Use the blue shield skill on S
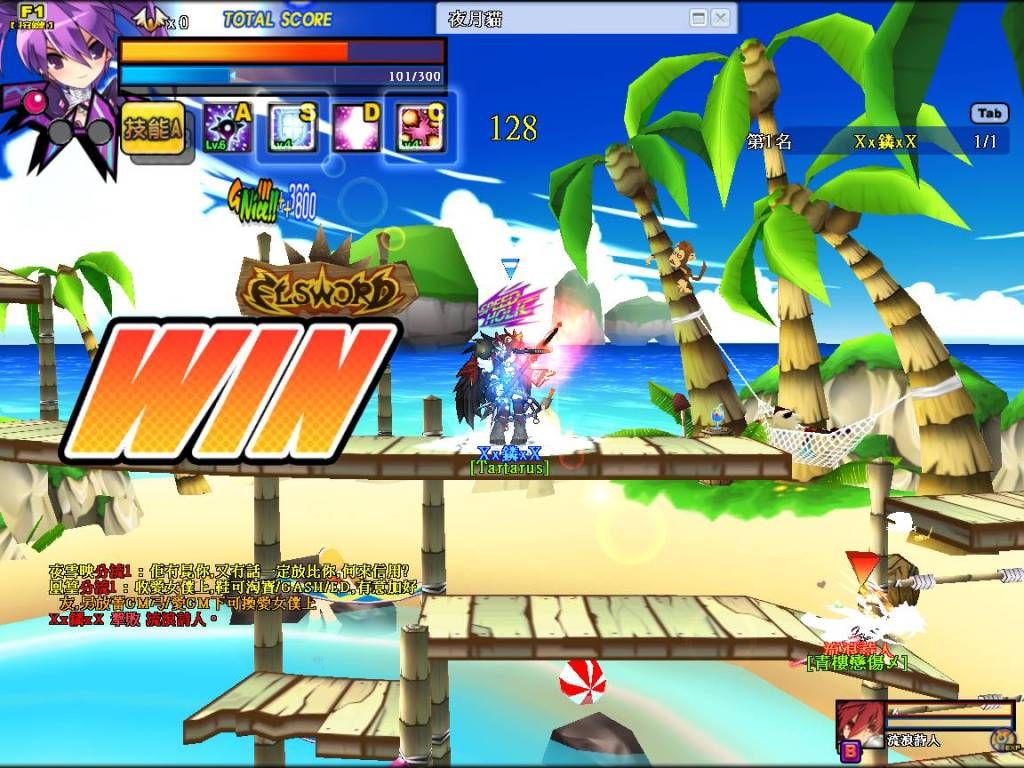The height and width of the screenshot is (768, 1024). (292, 128)
